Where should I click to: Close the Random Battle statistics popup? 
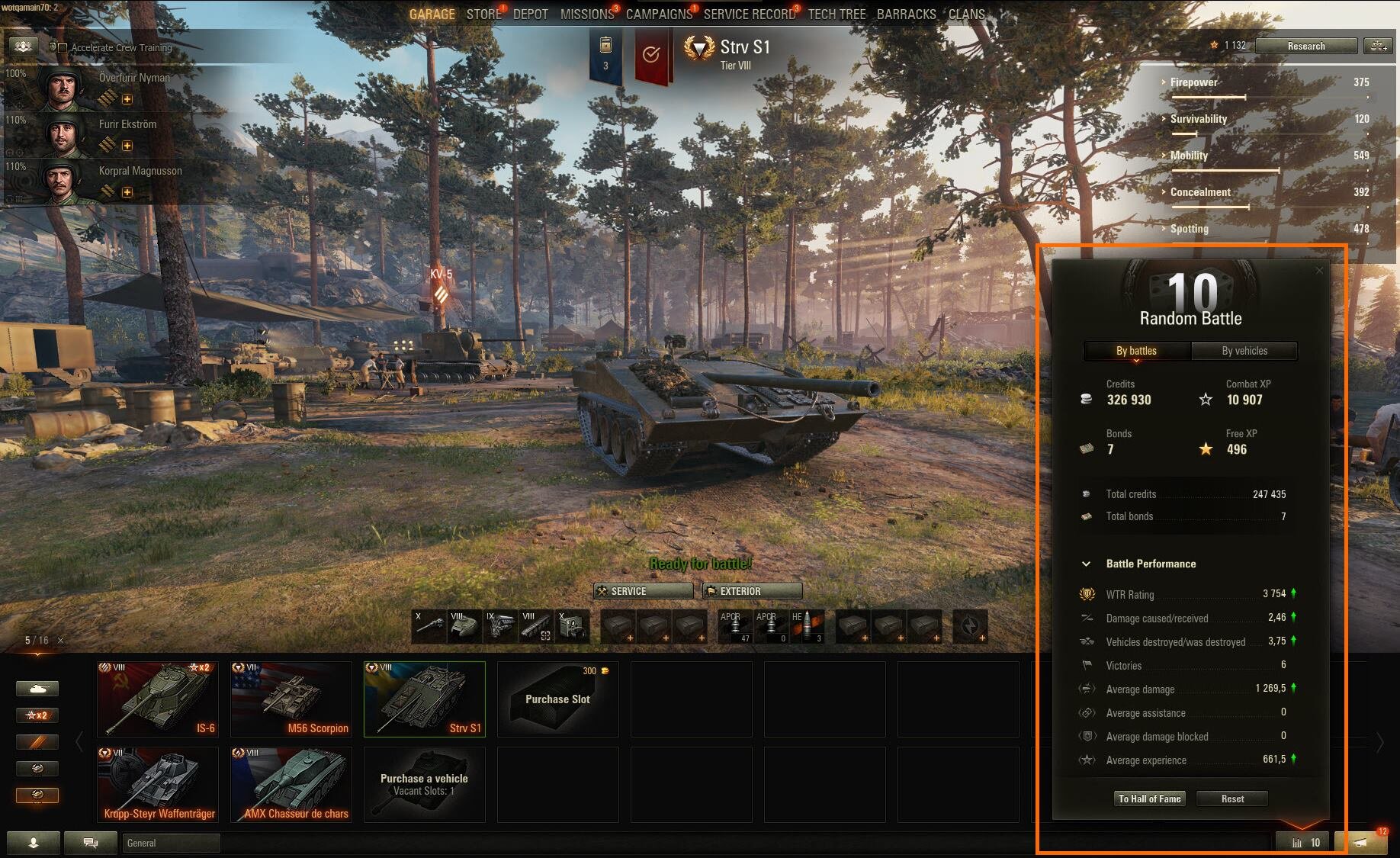point(1319,271)
